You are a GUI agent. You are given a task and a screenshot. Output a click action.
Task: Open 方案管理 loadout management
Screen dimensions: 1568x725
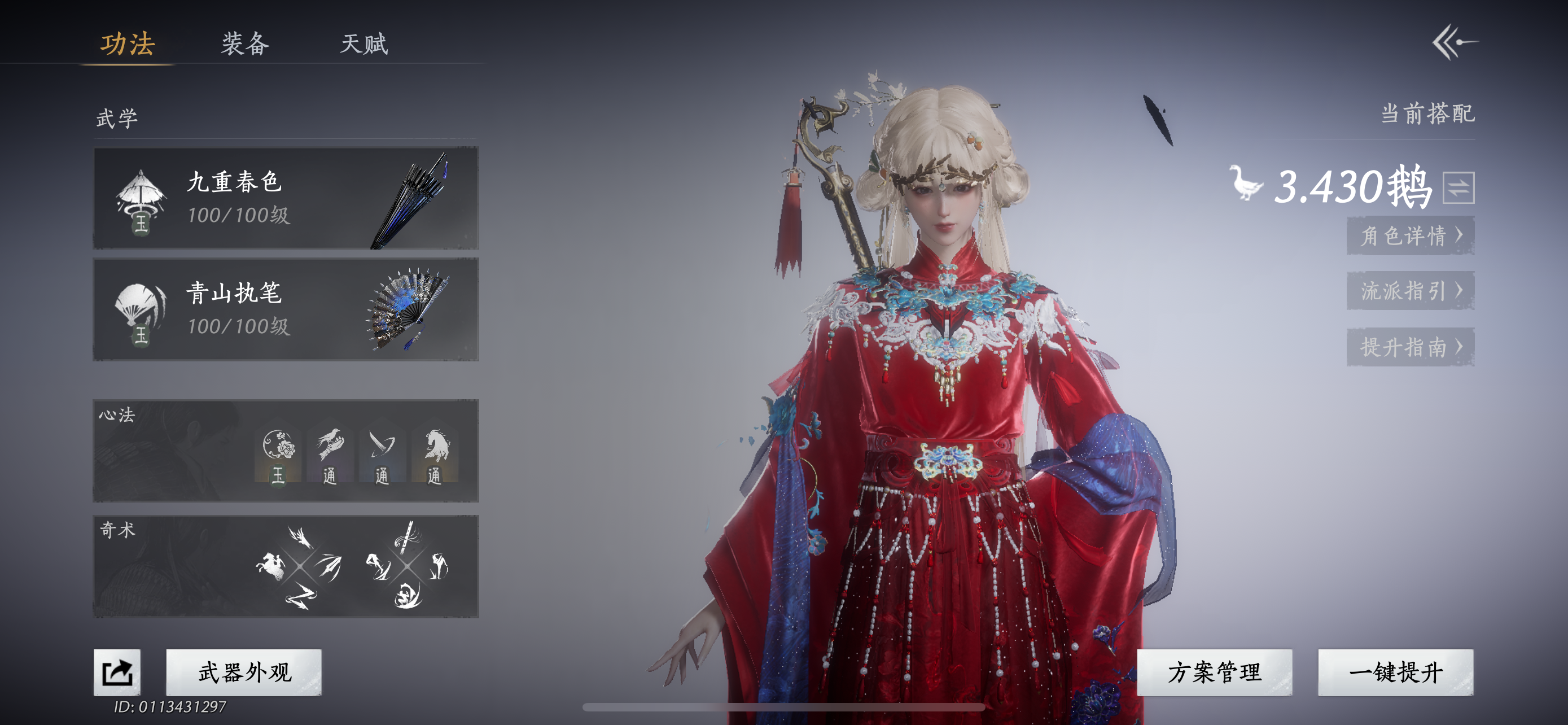coord(1214,672)
